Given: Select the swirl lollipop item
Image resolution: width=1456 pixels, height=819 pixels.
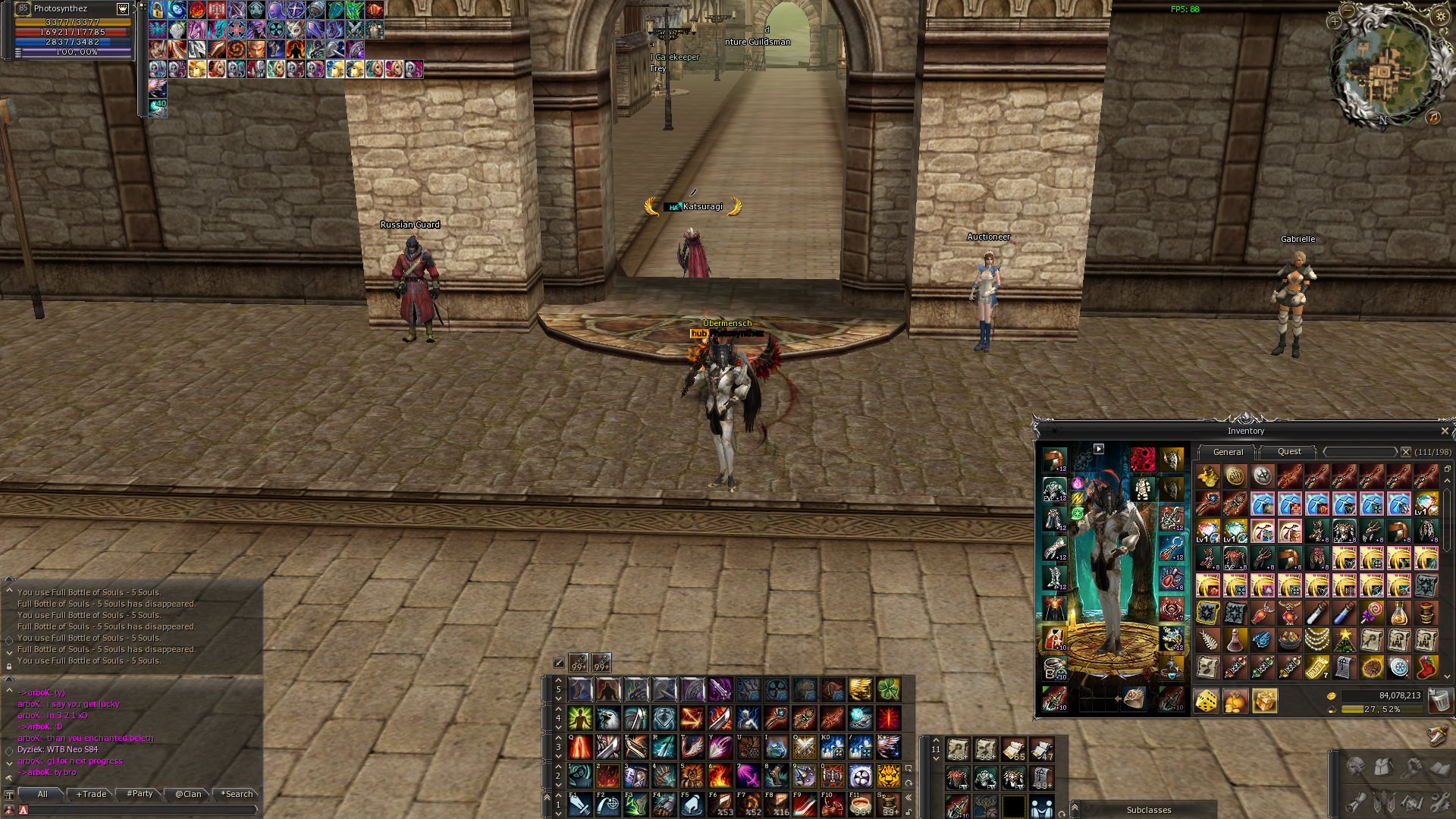Looking at the screenshot, I should (x=1372, y=613).
